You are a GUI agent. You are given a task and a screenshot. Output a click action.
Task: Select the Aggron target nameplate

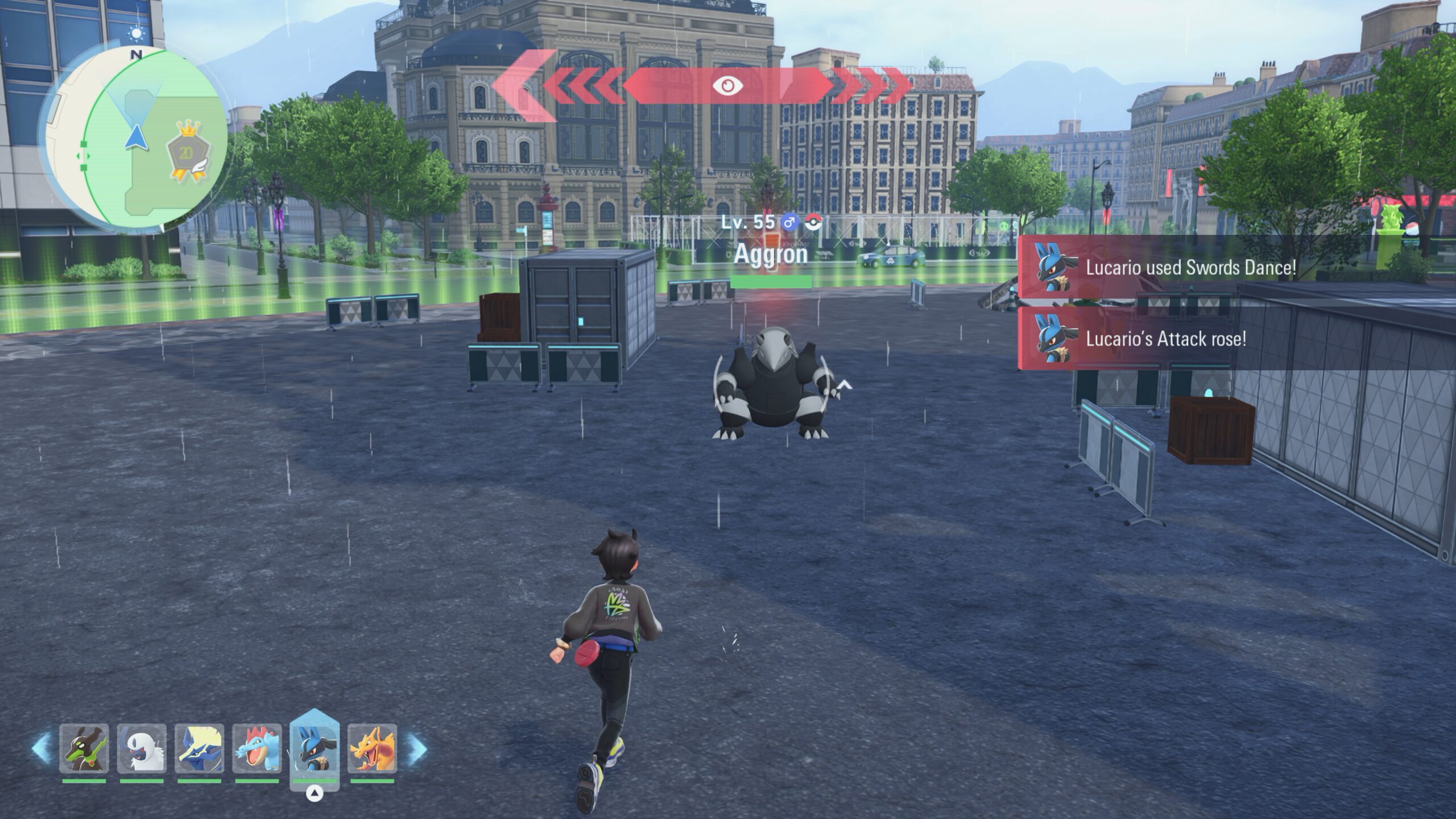[771, 254]
